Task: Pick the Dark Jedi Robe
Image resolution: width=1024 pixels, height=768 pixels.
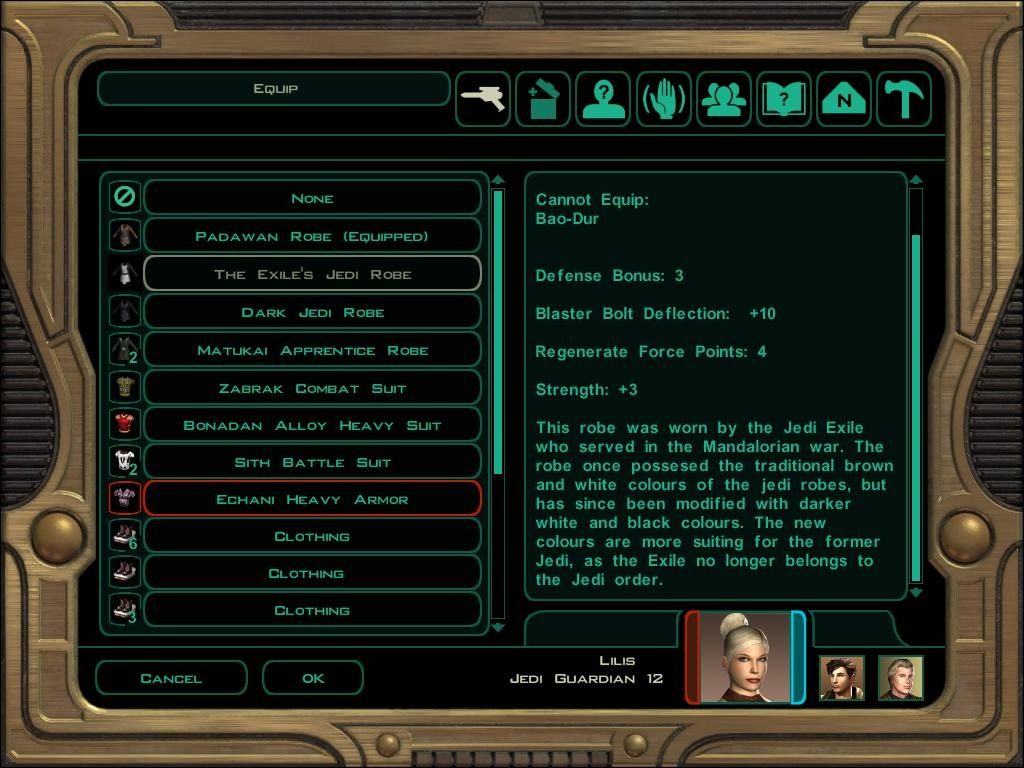Action: pos(312,312)
